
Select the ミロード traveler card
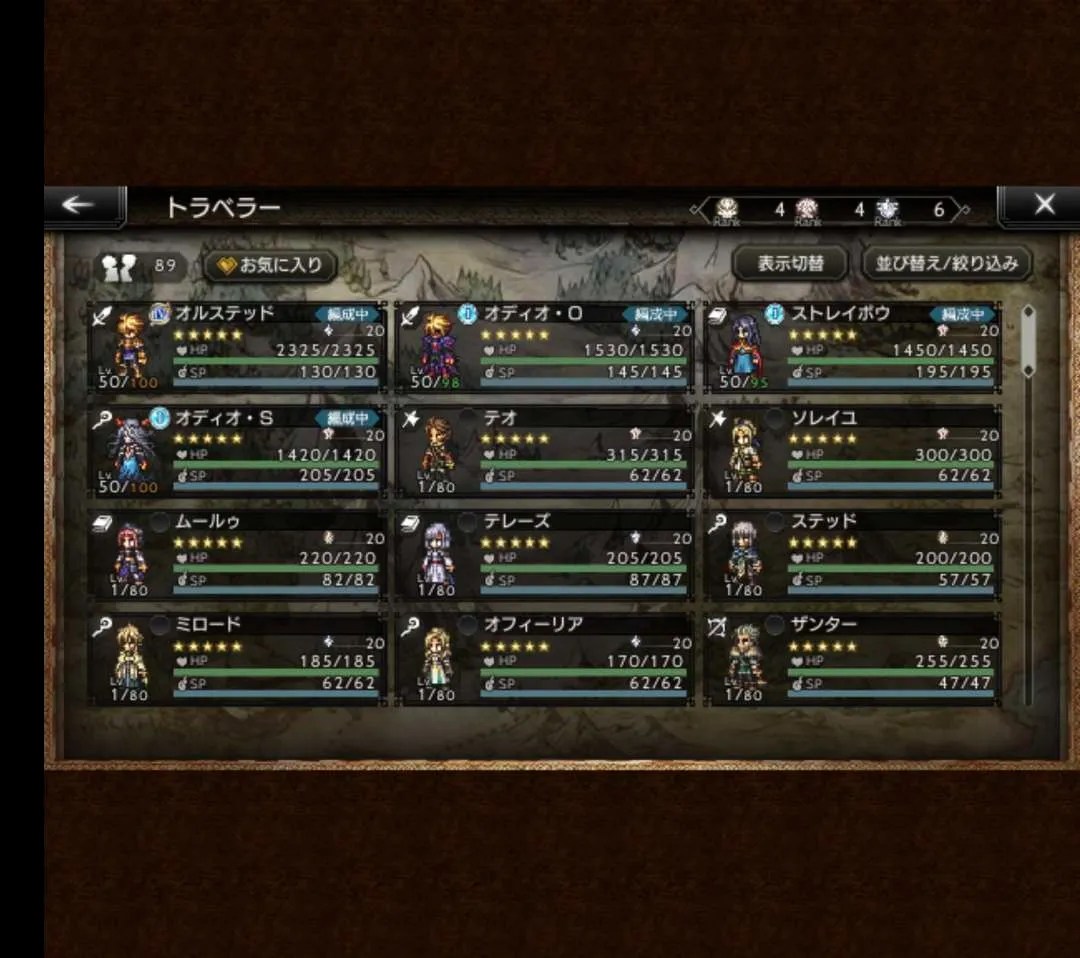pos(237,658)
